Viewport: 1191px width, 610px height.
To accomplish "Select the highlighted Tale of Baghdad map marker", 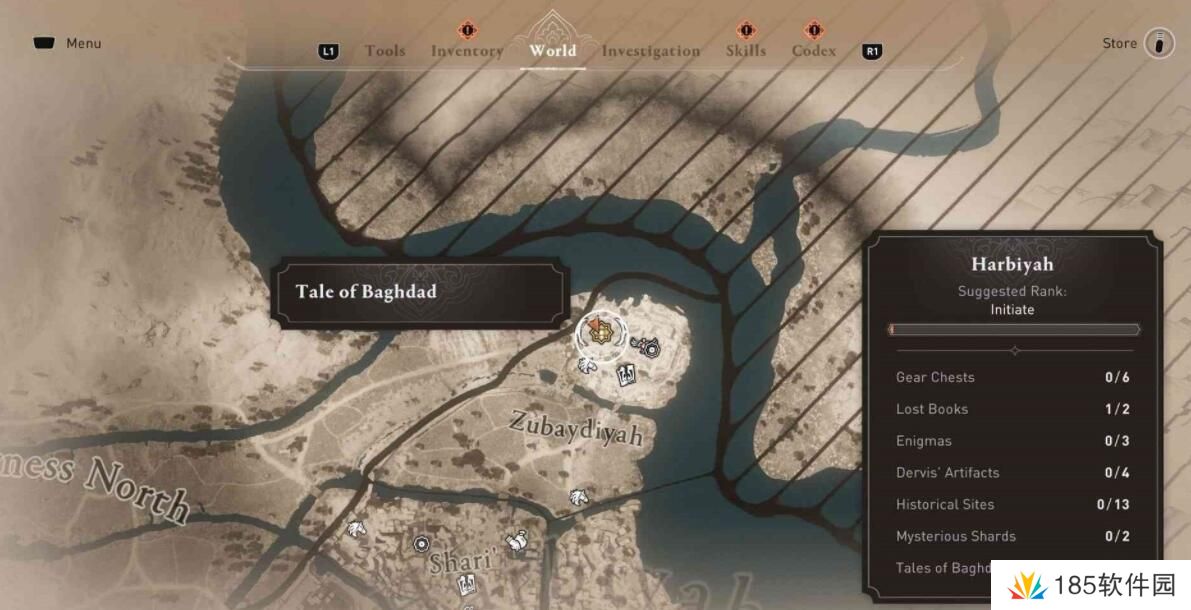I will click(x=601, y=335).
